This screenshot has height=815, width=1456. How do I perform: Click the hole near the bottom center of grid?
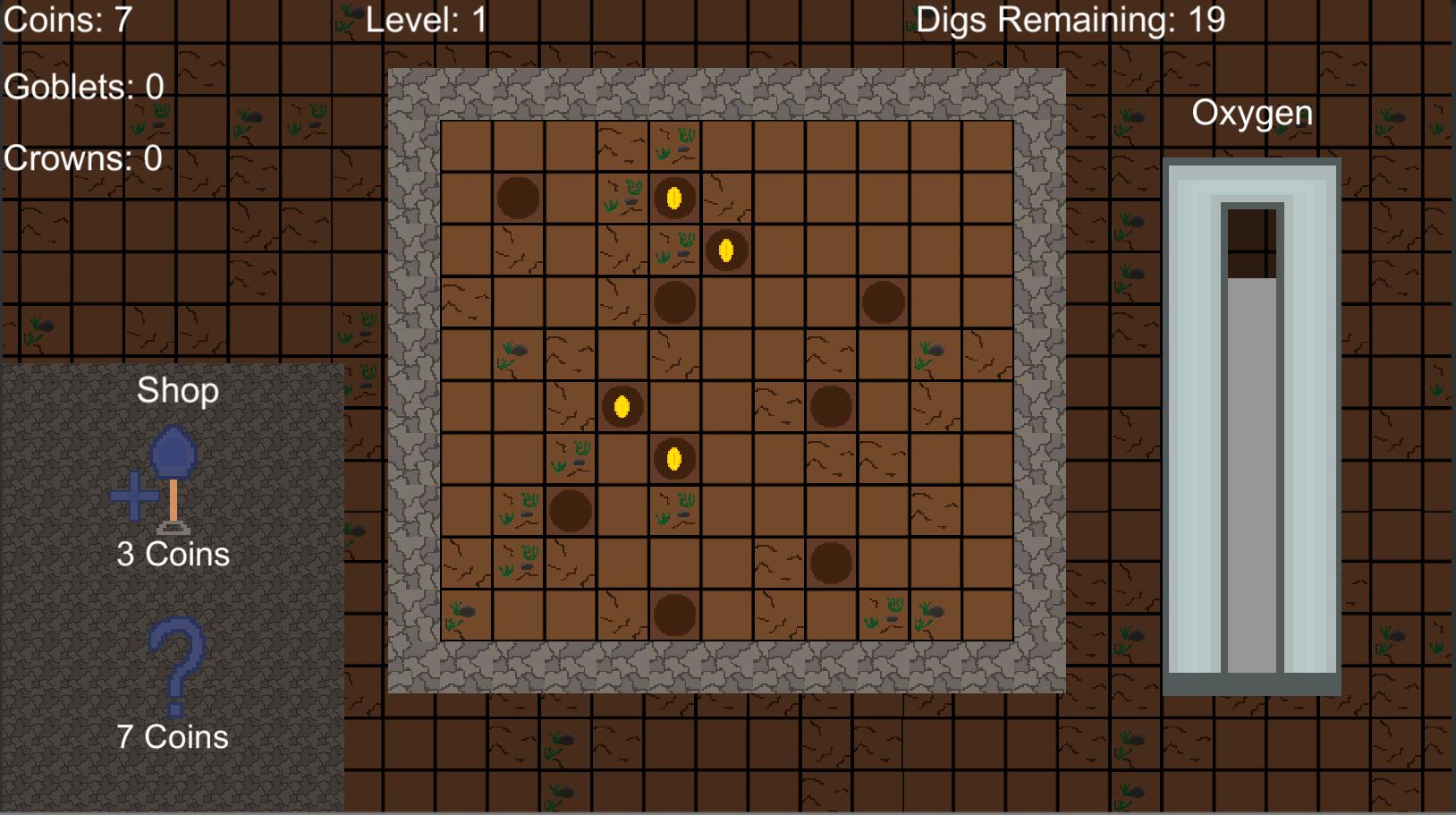pyautogui.click(x=673, y=615)
